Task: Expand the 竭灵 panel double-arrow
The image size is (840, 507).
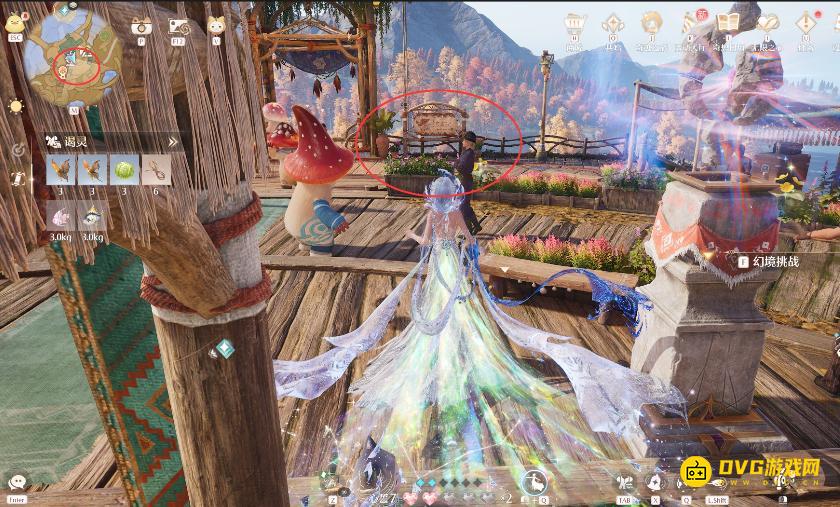Action: (x=172, y=143)
